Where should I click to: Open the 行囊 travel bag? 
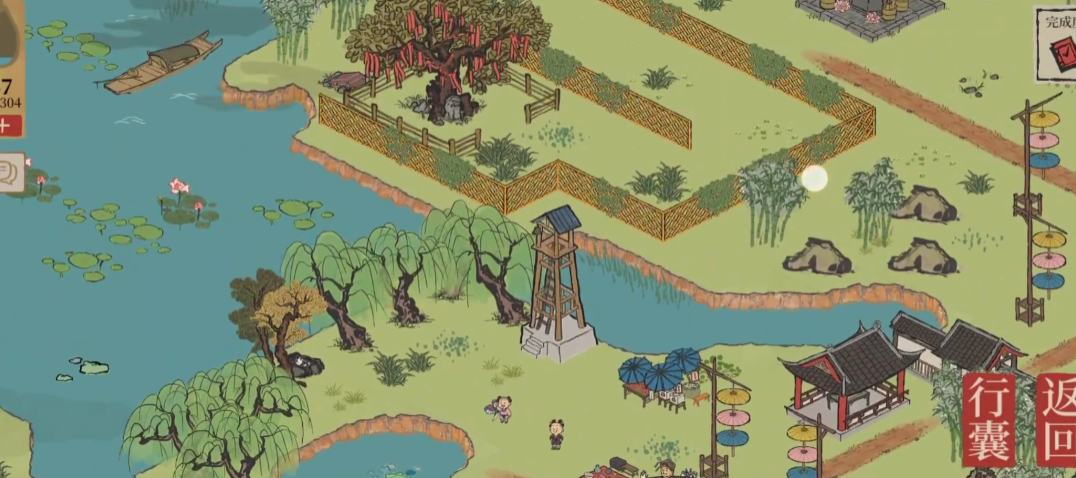pos(989,420)
